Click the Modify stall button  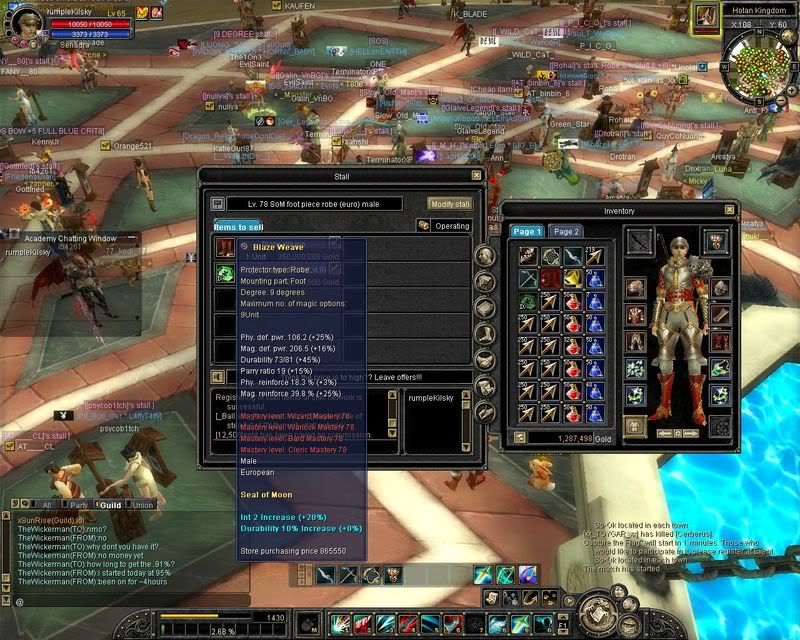(x=449, y=203)
